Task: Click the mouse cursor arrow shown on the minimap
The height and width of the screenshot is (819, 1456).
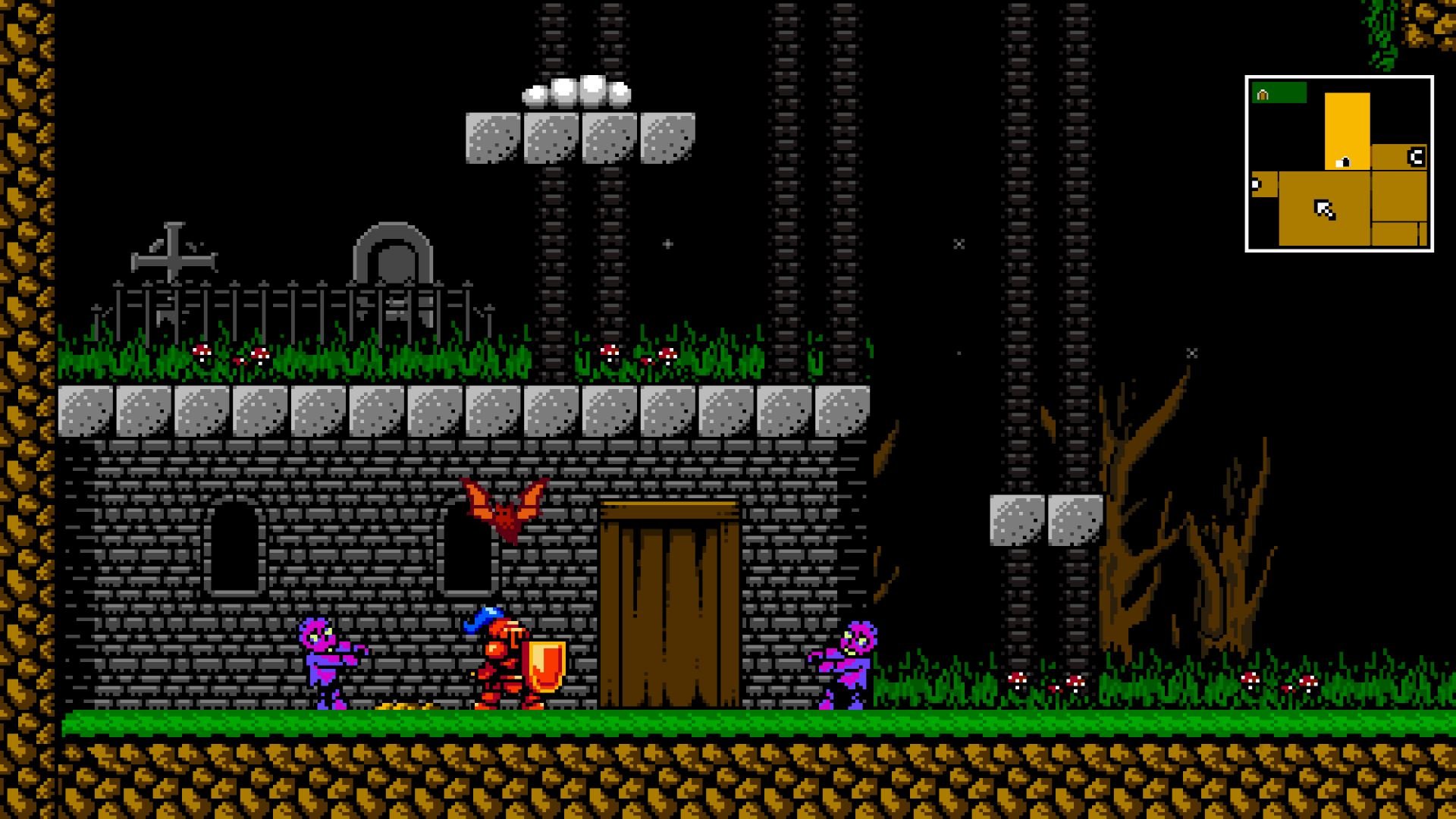Action: pyautogui.click(x=1325, y=209)
